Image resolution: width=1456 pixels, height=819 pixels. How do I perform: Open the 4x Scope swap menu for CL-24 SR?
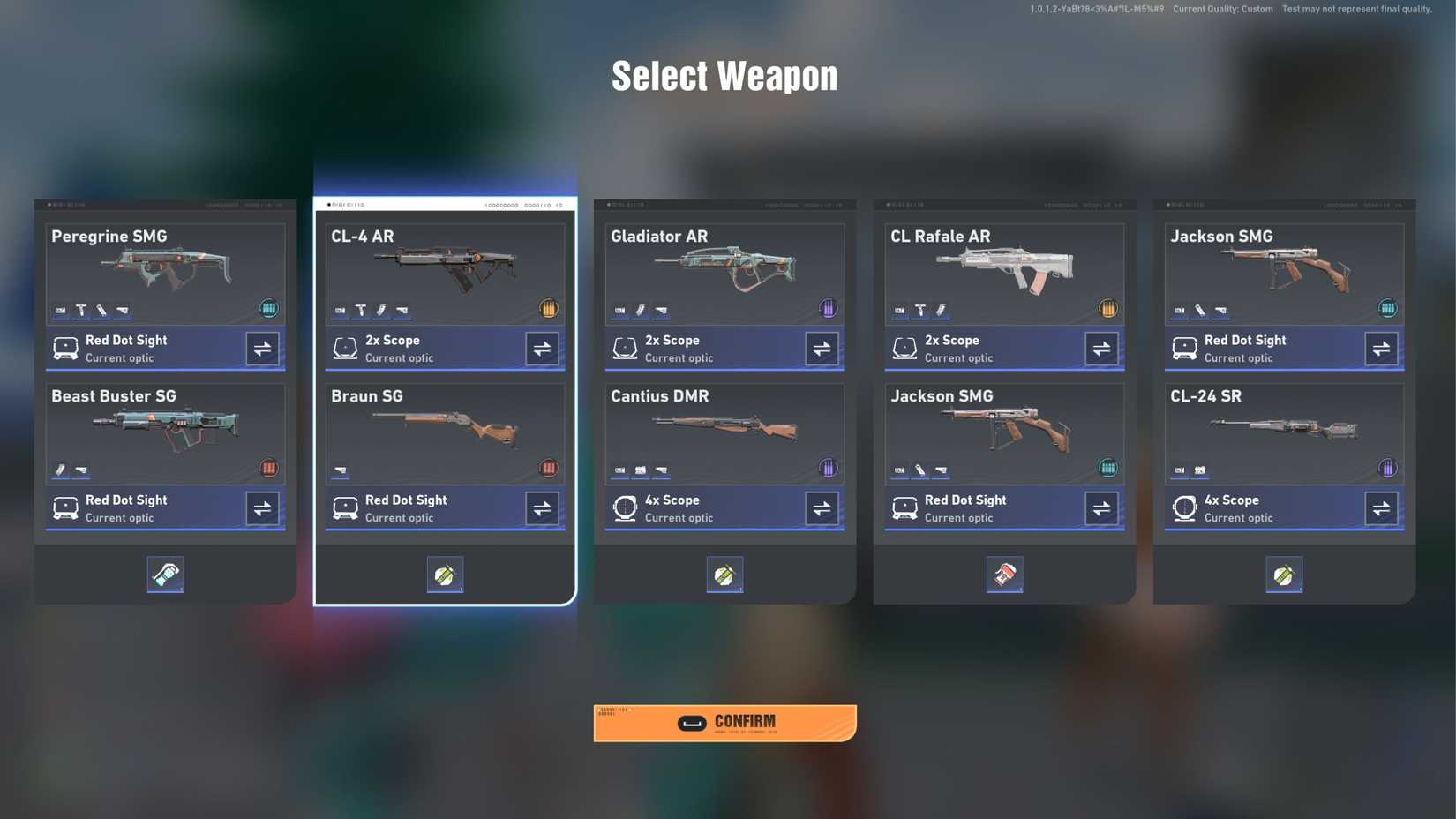click(1381, 507)
